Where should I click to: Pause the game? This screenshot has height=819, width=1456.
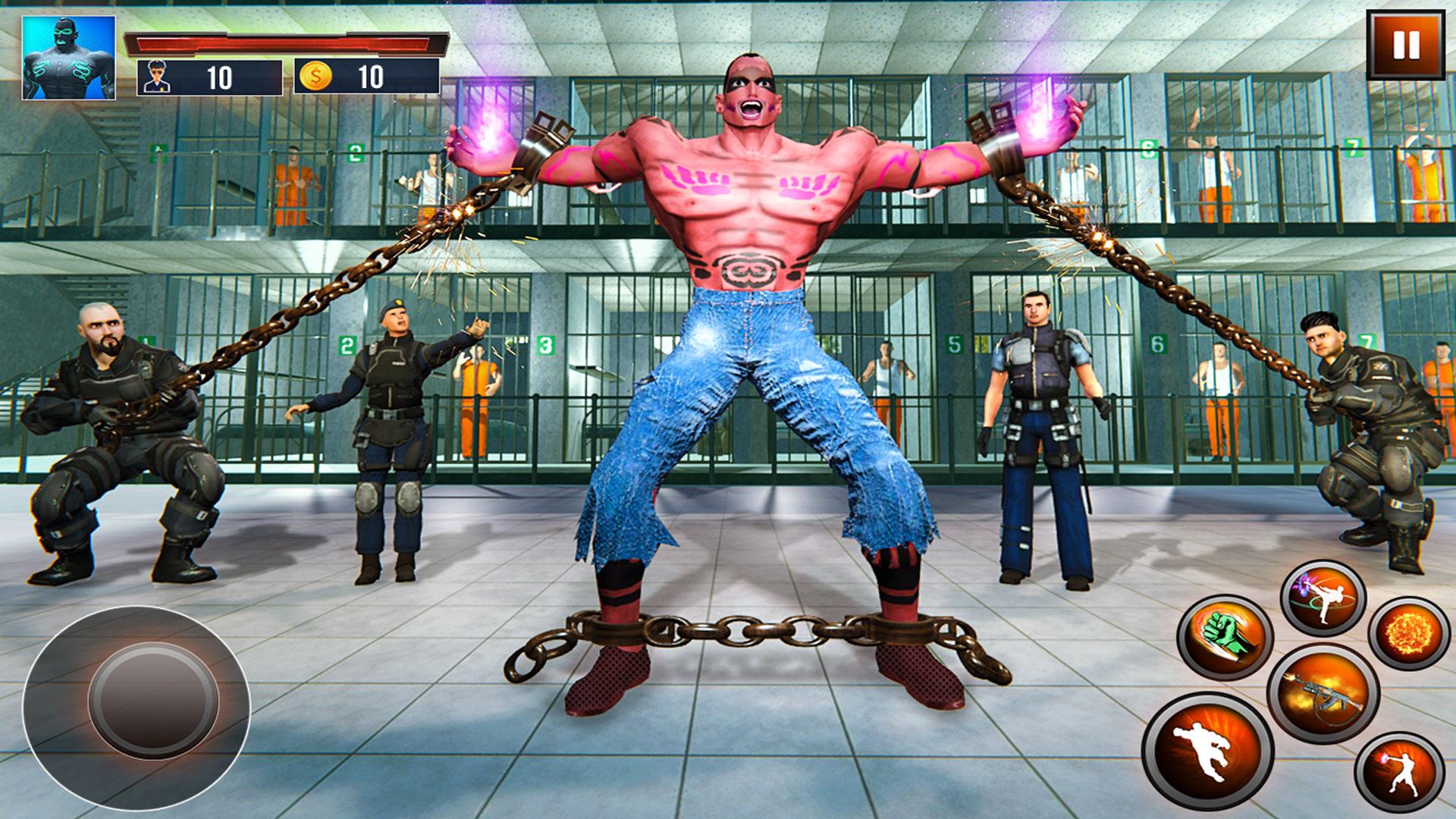(x=1404, y=46)
